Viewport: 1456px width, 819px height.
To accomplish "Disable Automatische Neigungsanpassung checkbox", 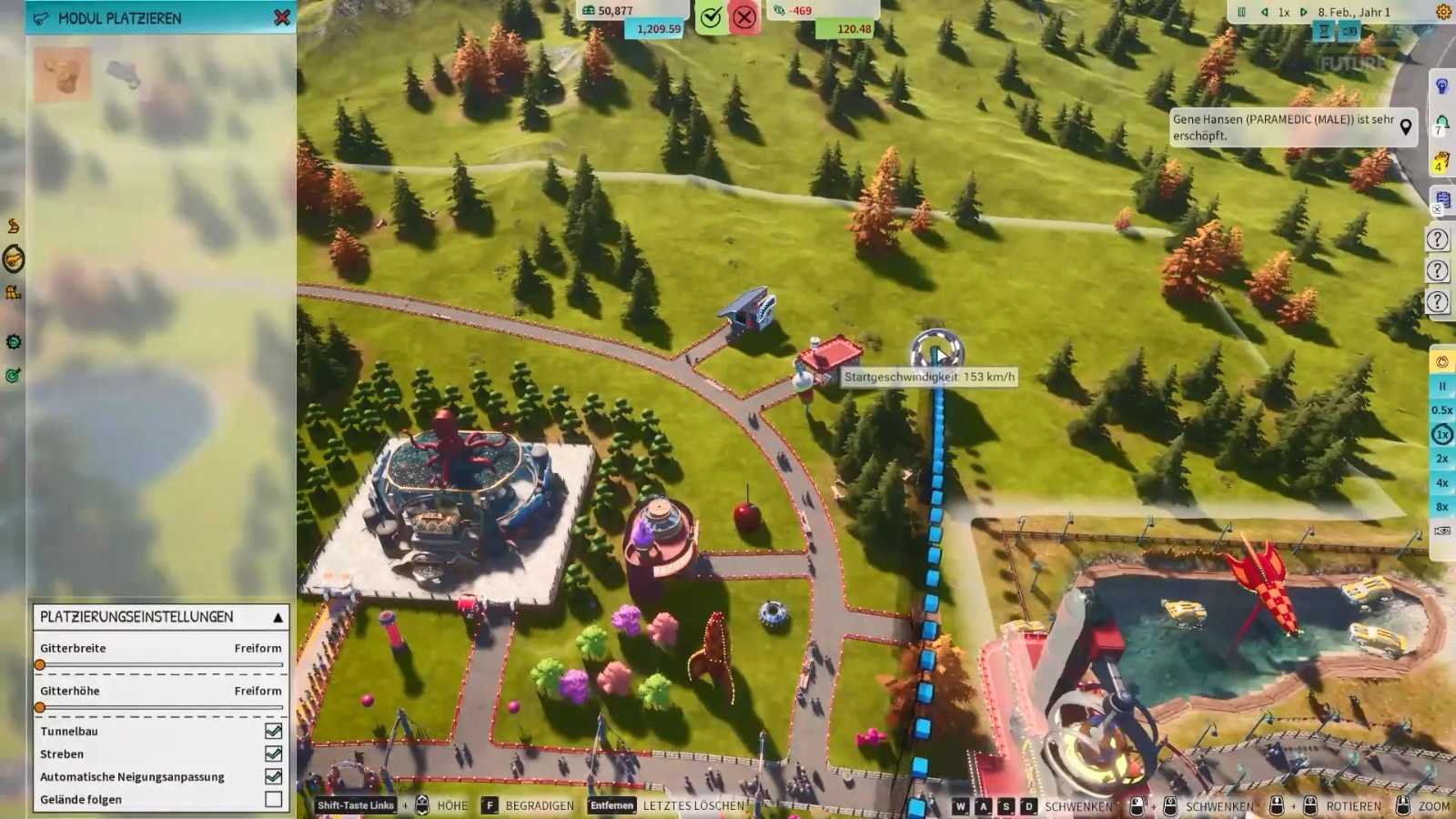I will click(x=273, y=776).
